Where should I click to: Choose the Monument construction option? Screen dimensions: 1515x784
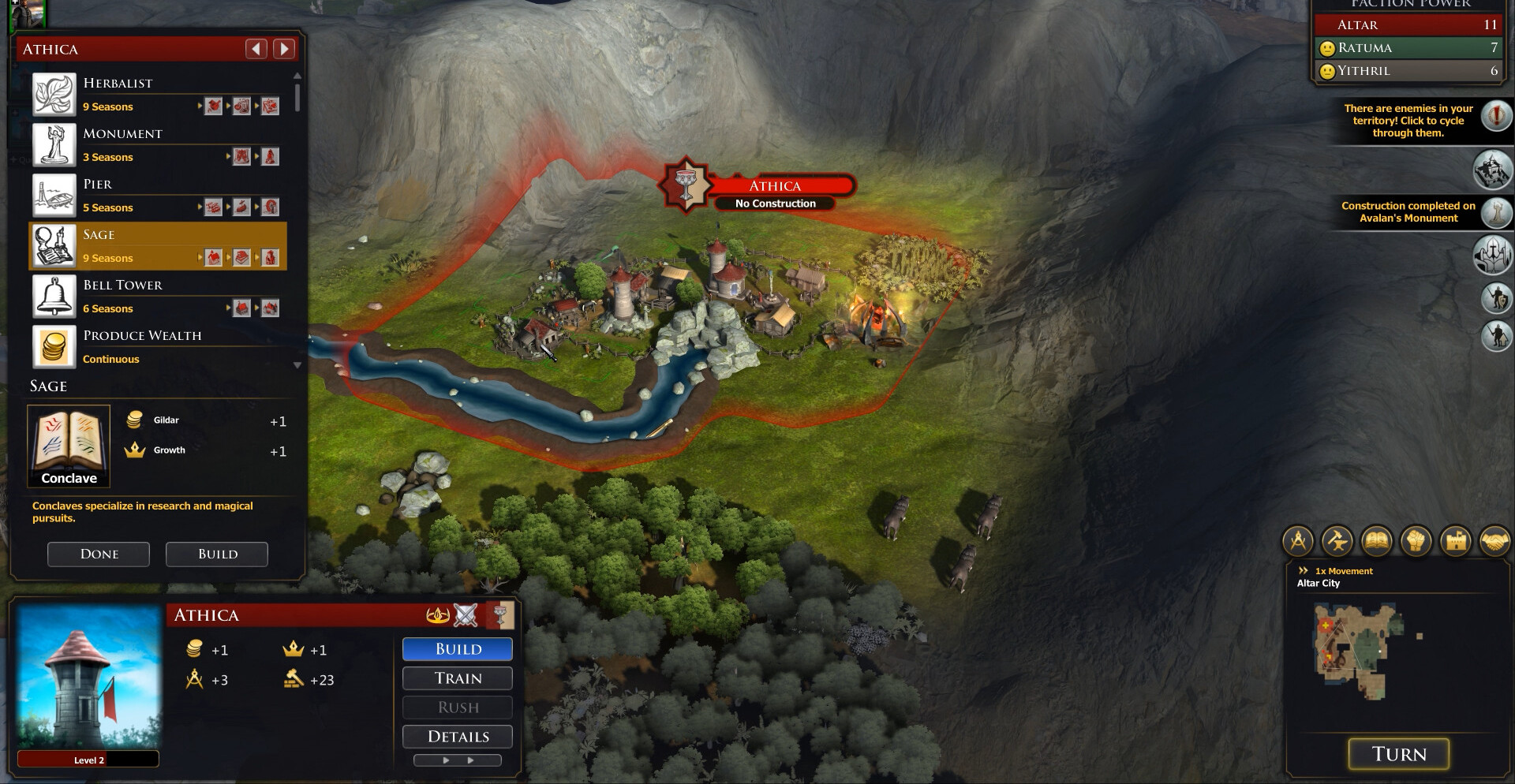point(158,144)
